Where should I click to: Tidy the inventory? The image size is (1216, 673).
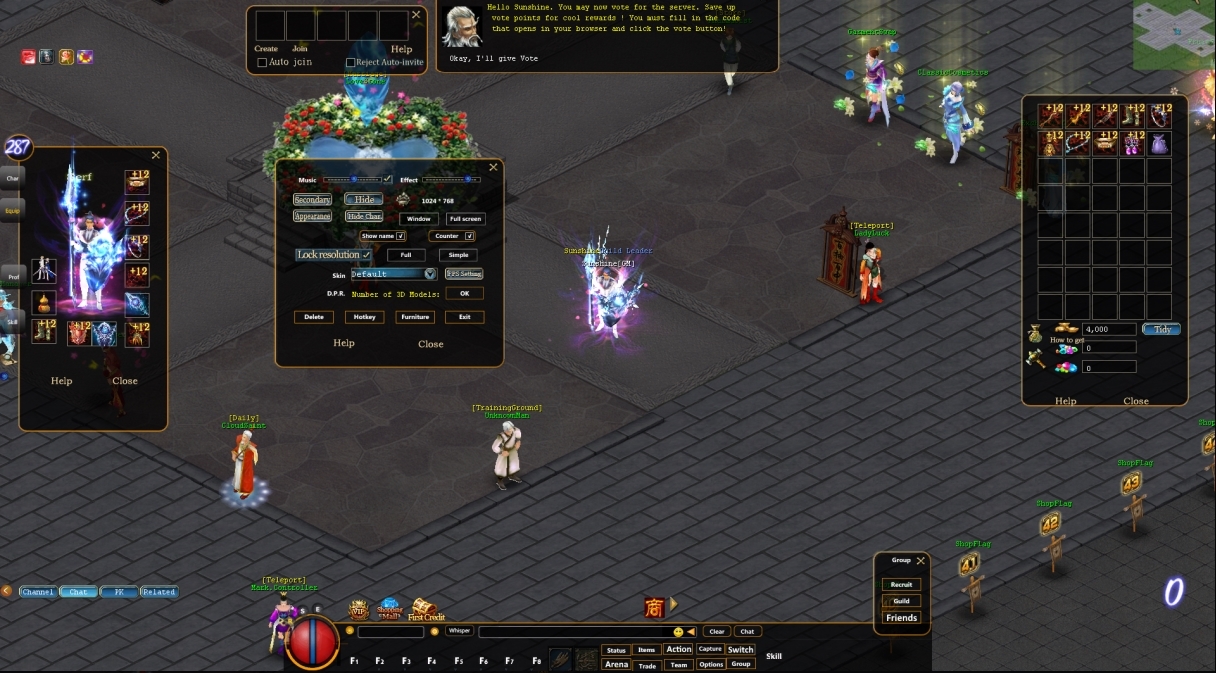[x=1161, y=329]
